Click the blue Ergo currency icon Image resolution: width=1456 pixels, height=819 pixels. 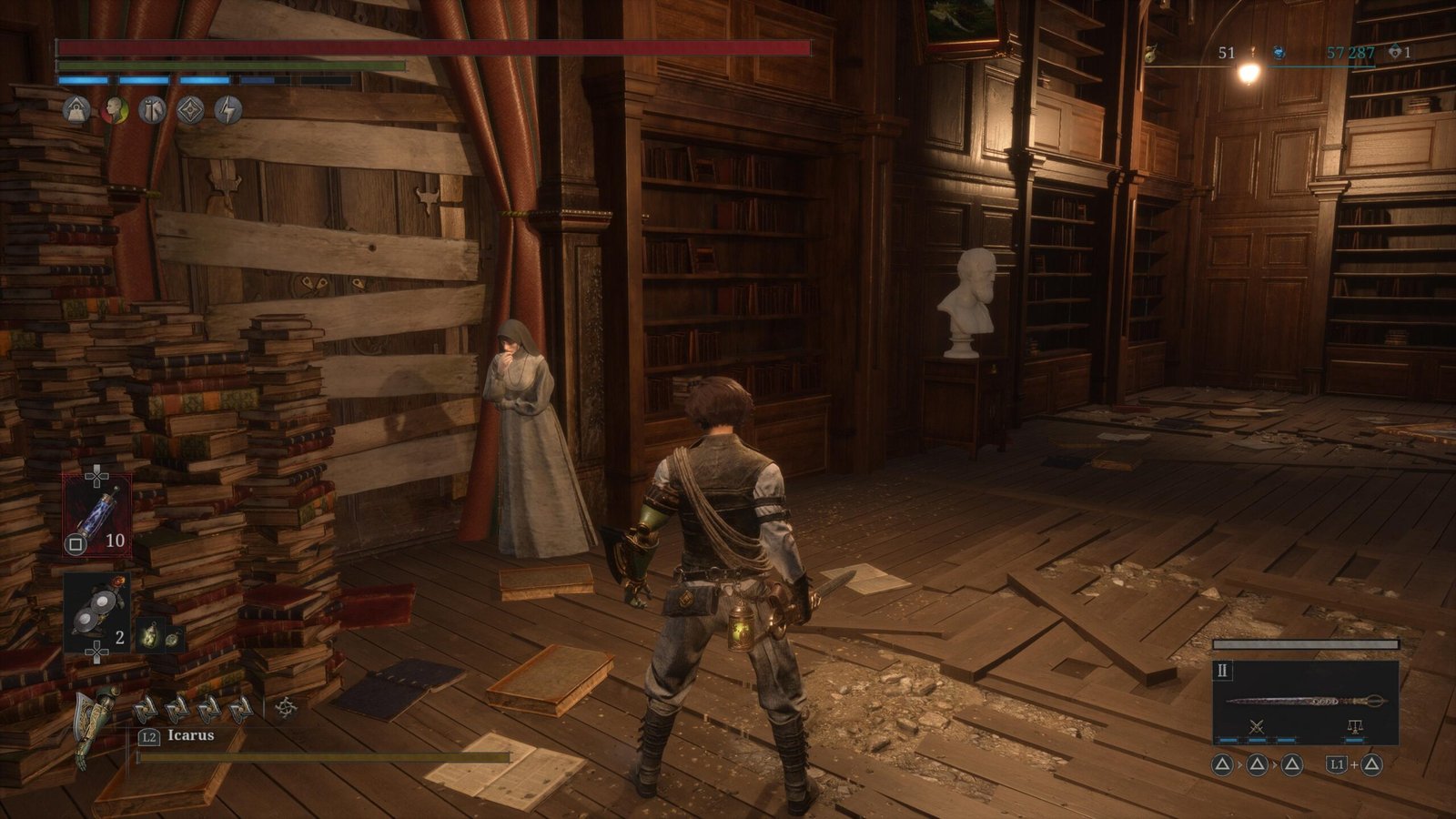point(1279,54)
